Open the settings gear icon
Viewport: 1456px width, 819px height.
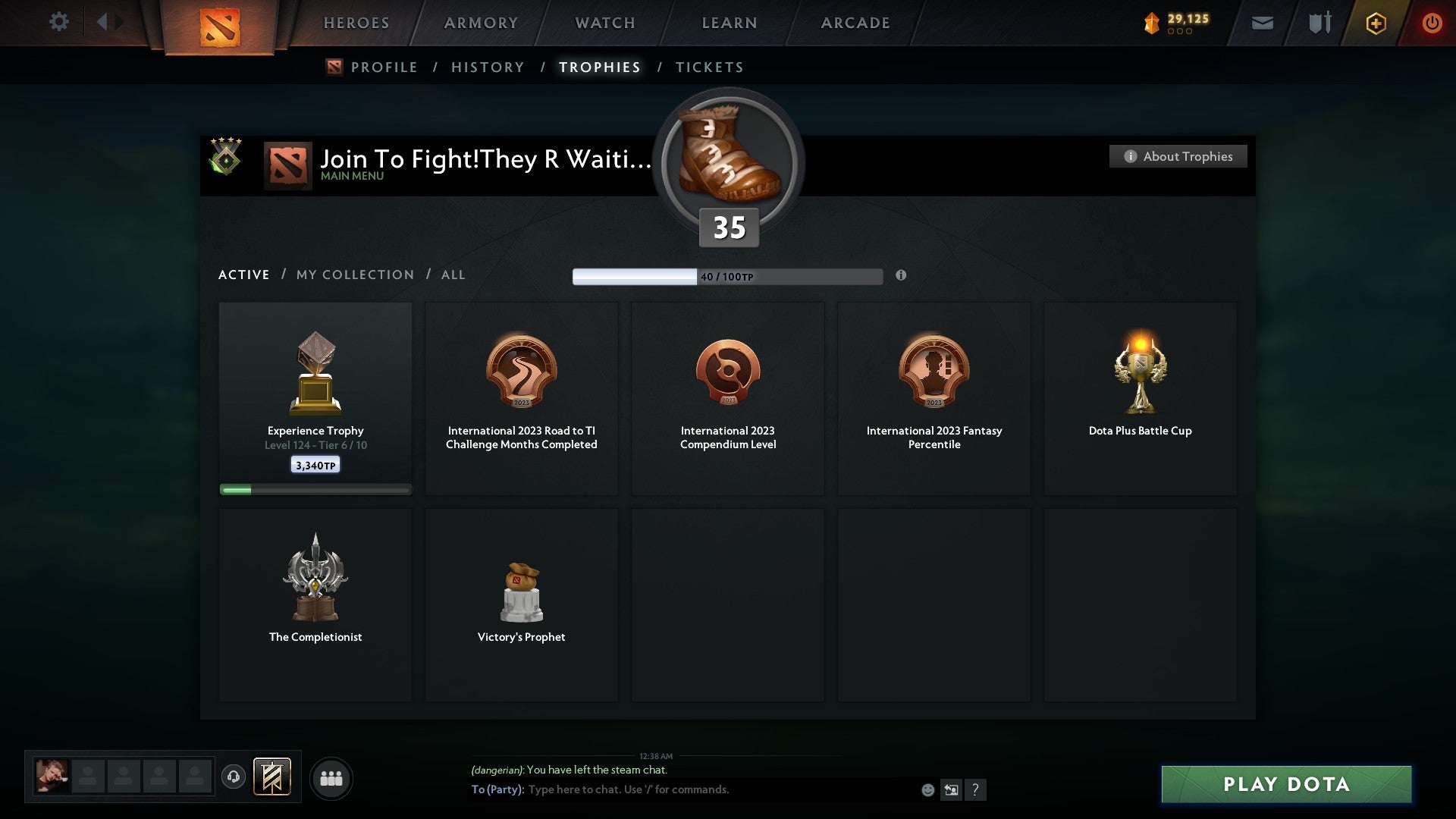pos(58,22)
